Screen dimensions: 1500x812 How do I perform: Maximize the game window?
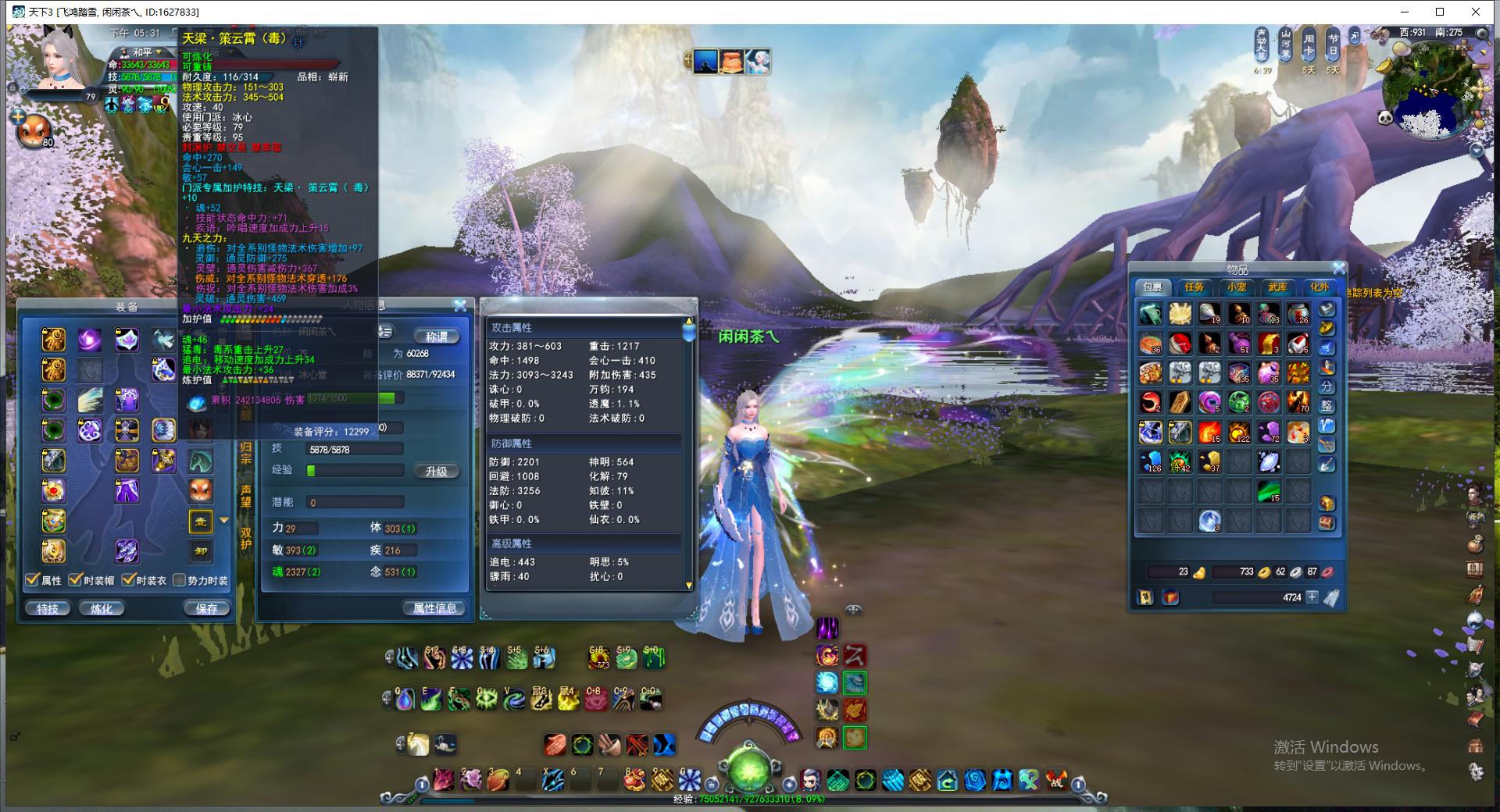coord(1440,12)
